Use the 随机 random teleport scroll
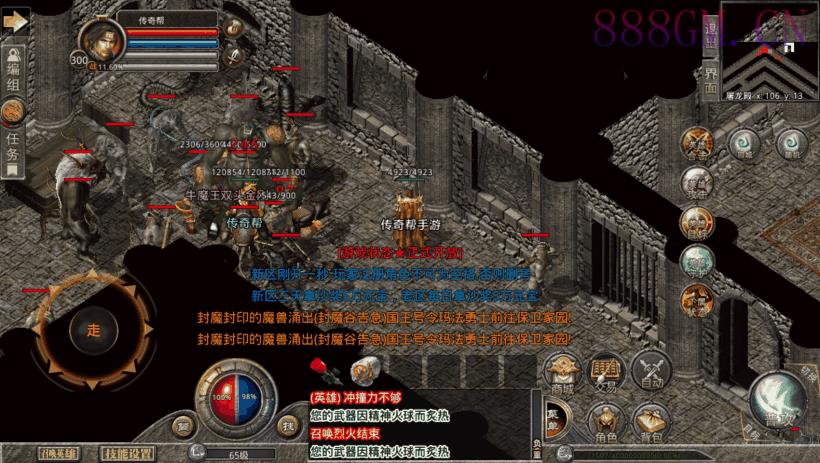Image resolution: width=820 pixels, height=463 pixels. point(791,144)
